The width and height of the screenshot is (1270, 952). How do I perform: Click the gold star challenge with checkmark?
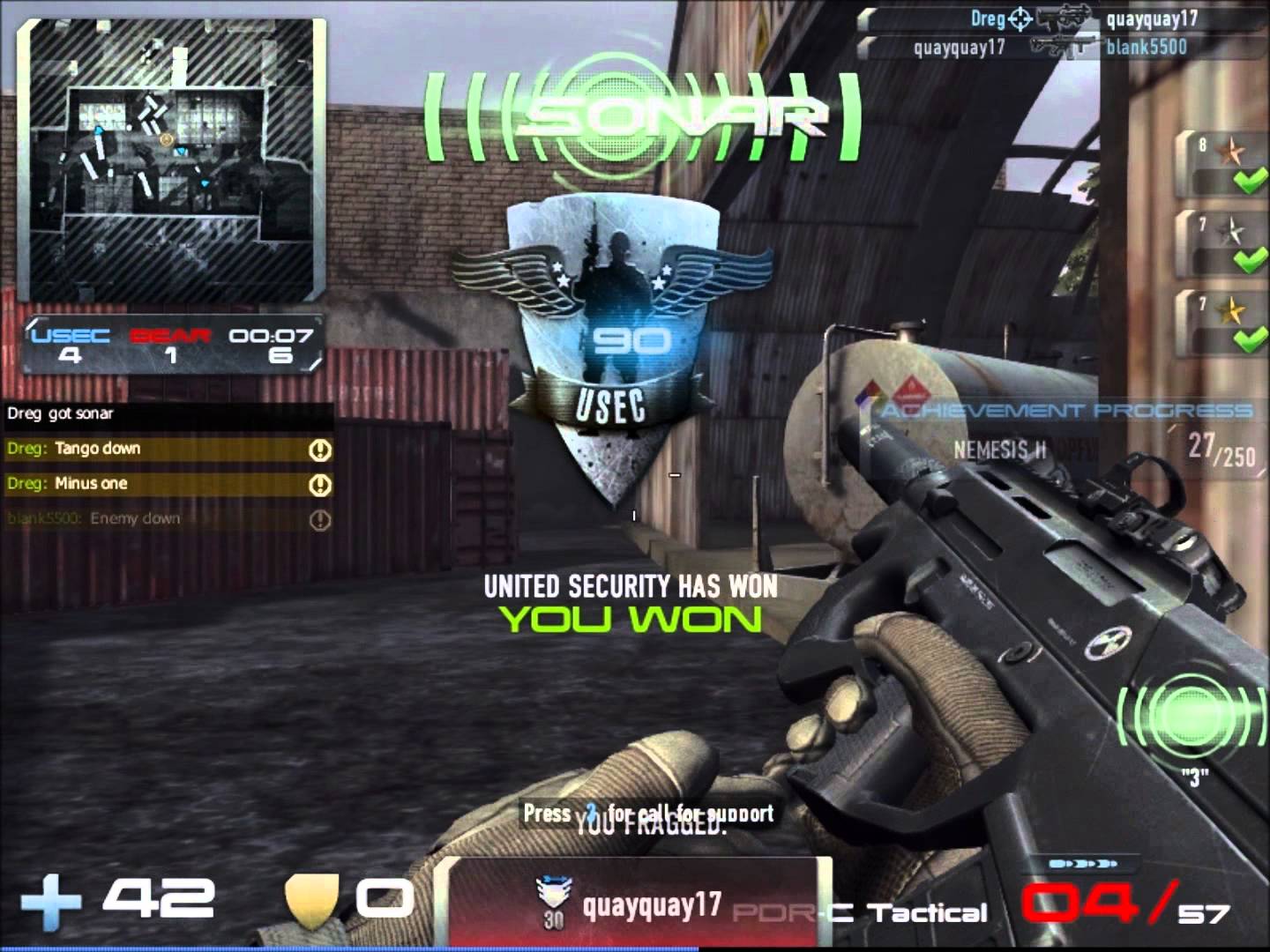[x=1228, y=324]
